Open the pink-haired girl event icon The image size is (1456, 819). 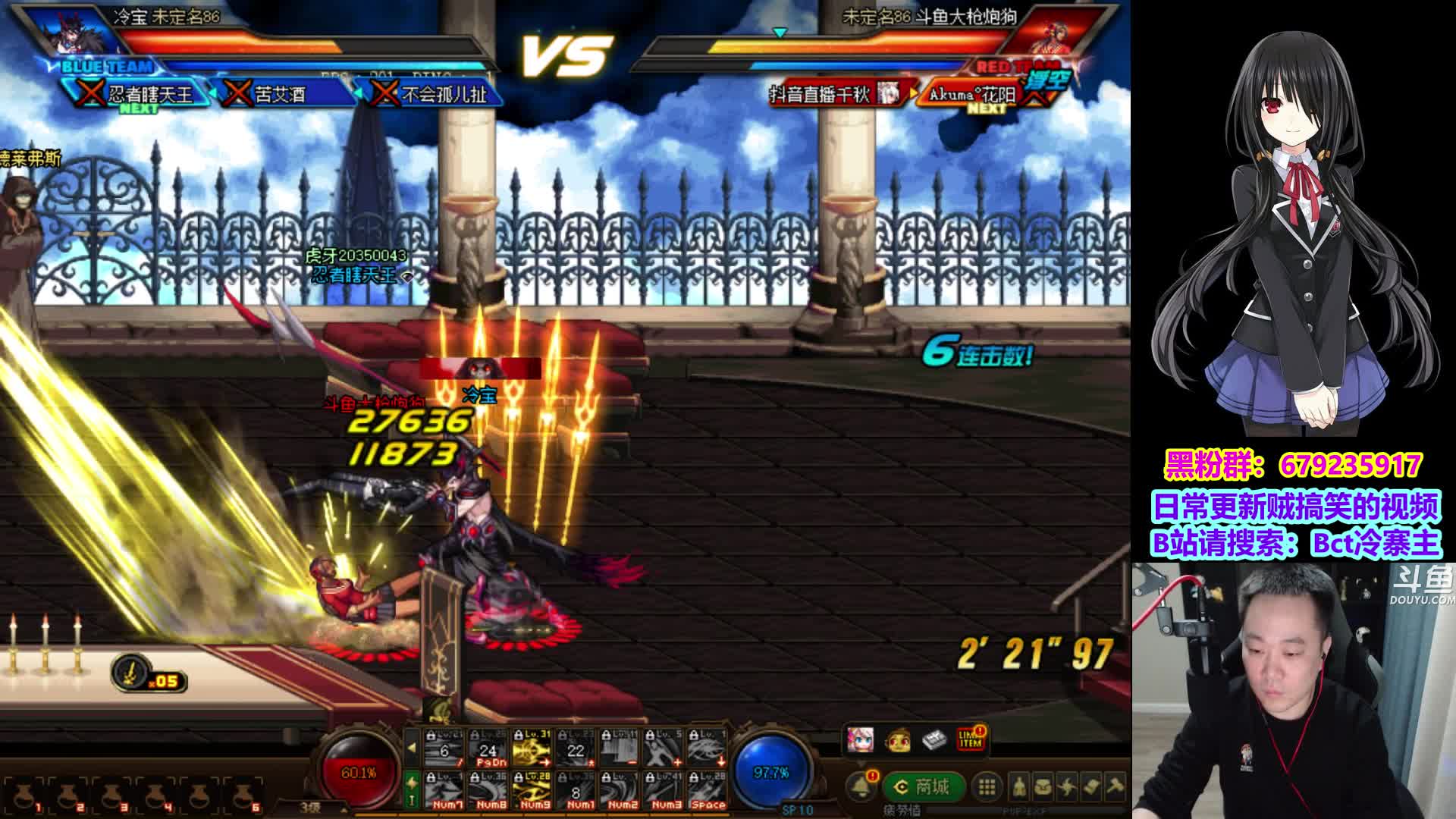pos(860,739)
